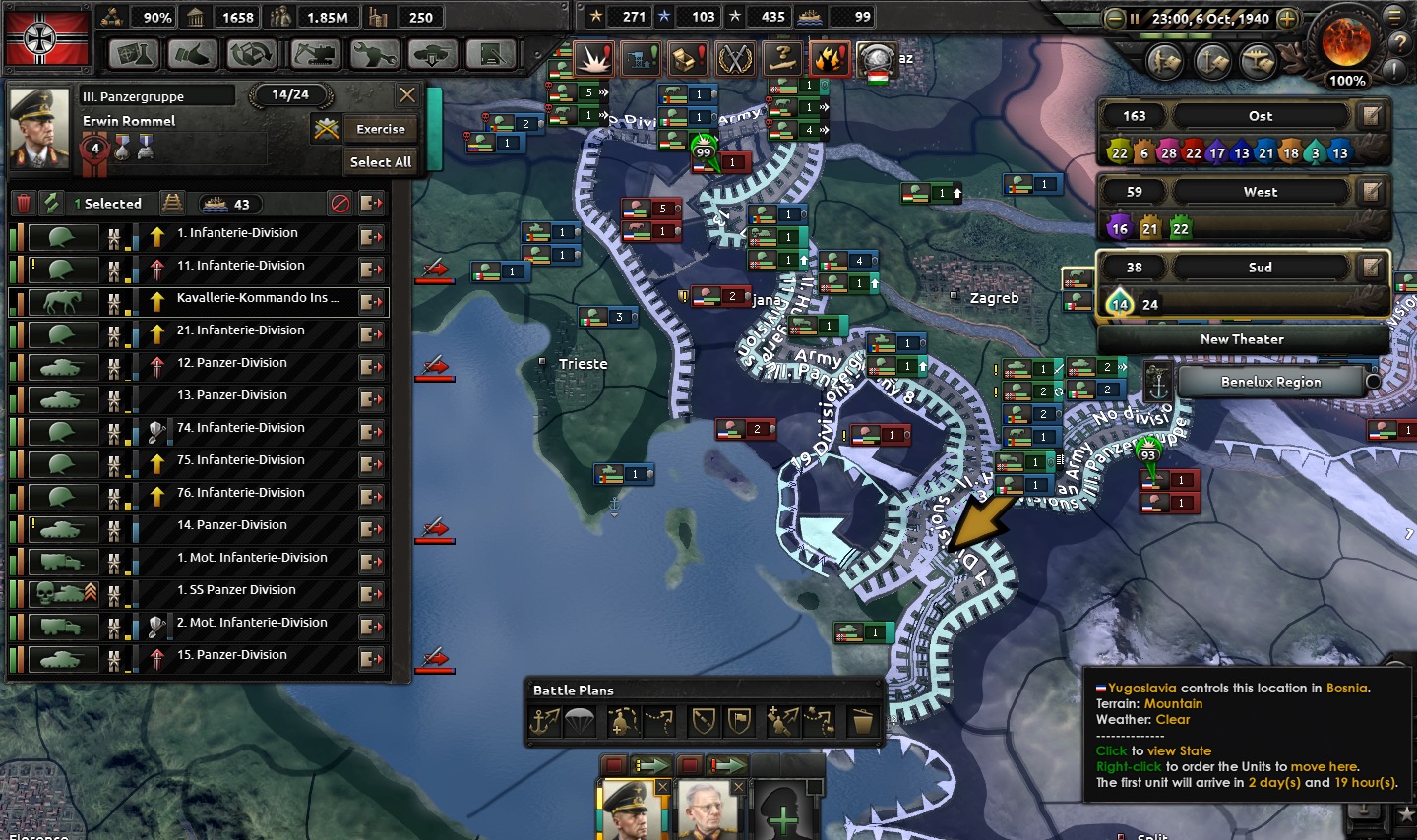
Task: Select the Ost theater
Action: click(x=1260, y=116)
